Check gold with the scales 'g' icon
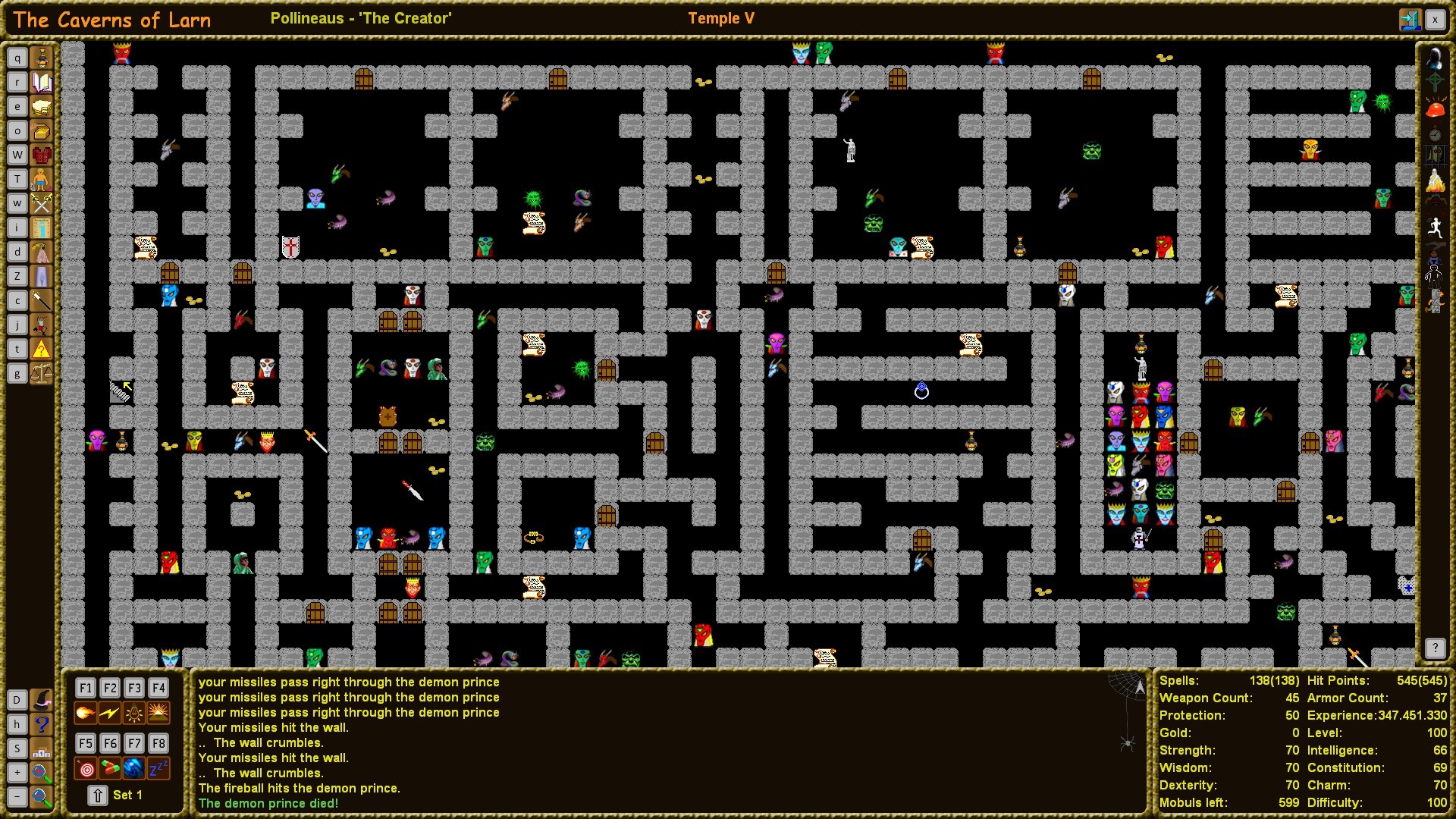The image size is (1456, 819). [x=42, y=372]
